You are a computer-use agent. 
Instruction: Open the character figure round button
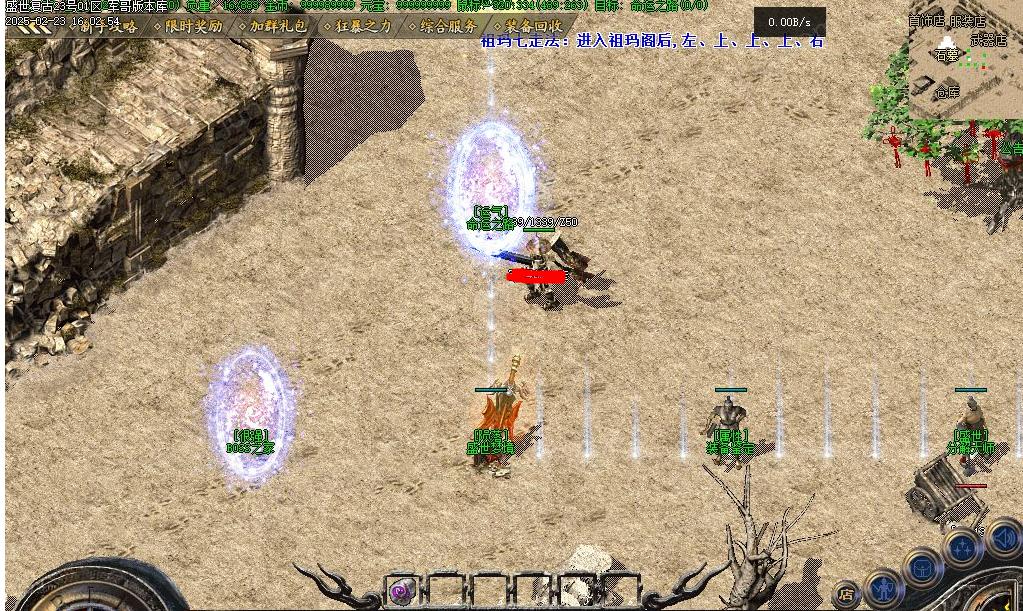tap(884, 587)
